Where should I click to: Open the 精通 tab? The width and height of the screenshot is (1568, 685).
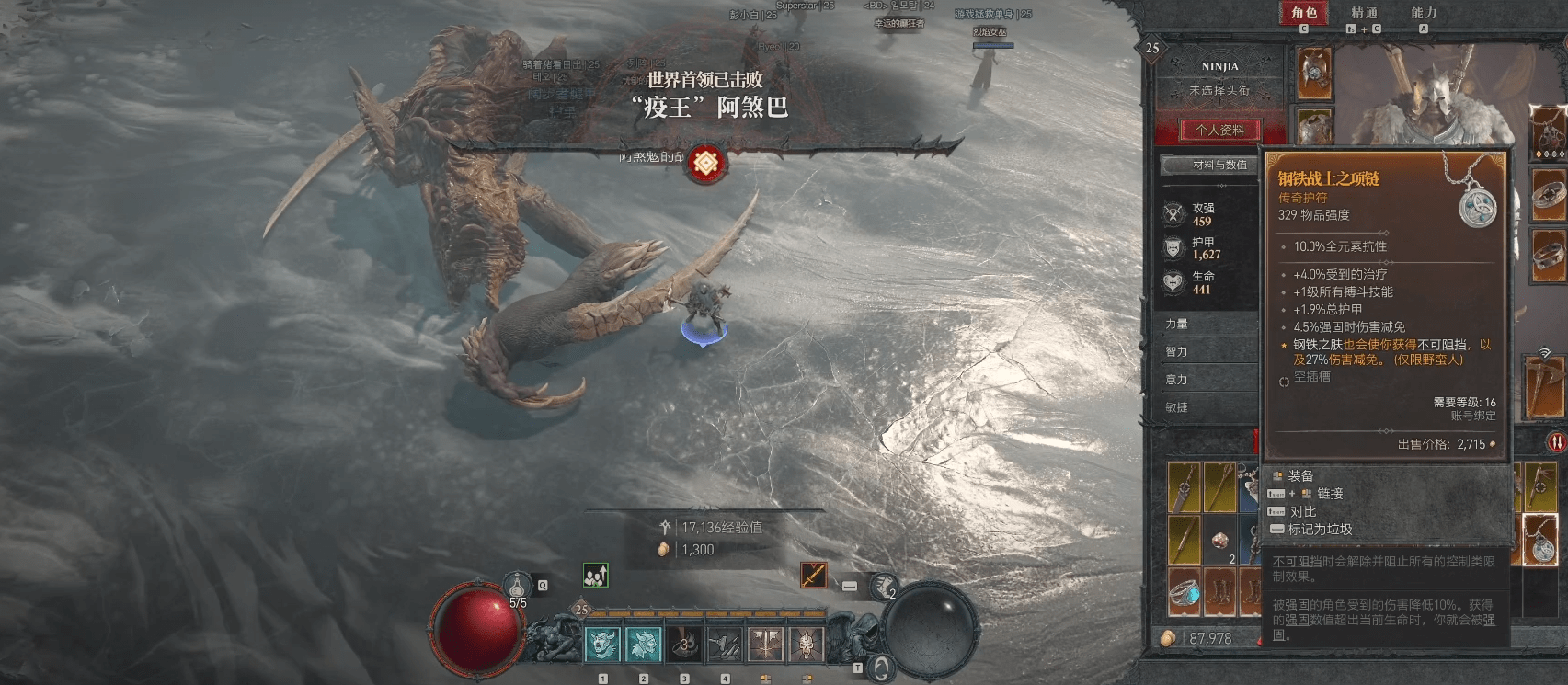(1364, 13)
